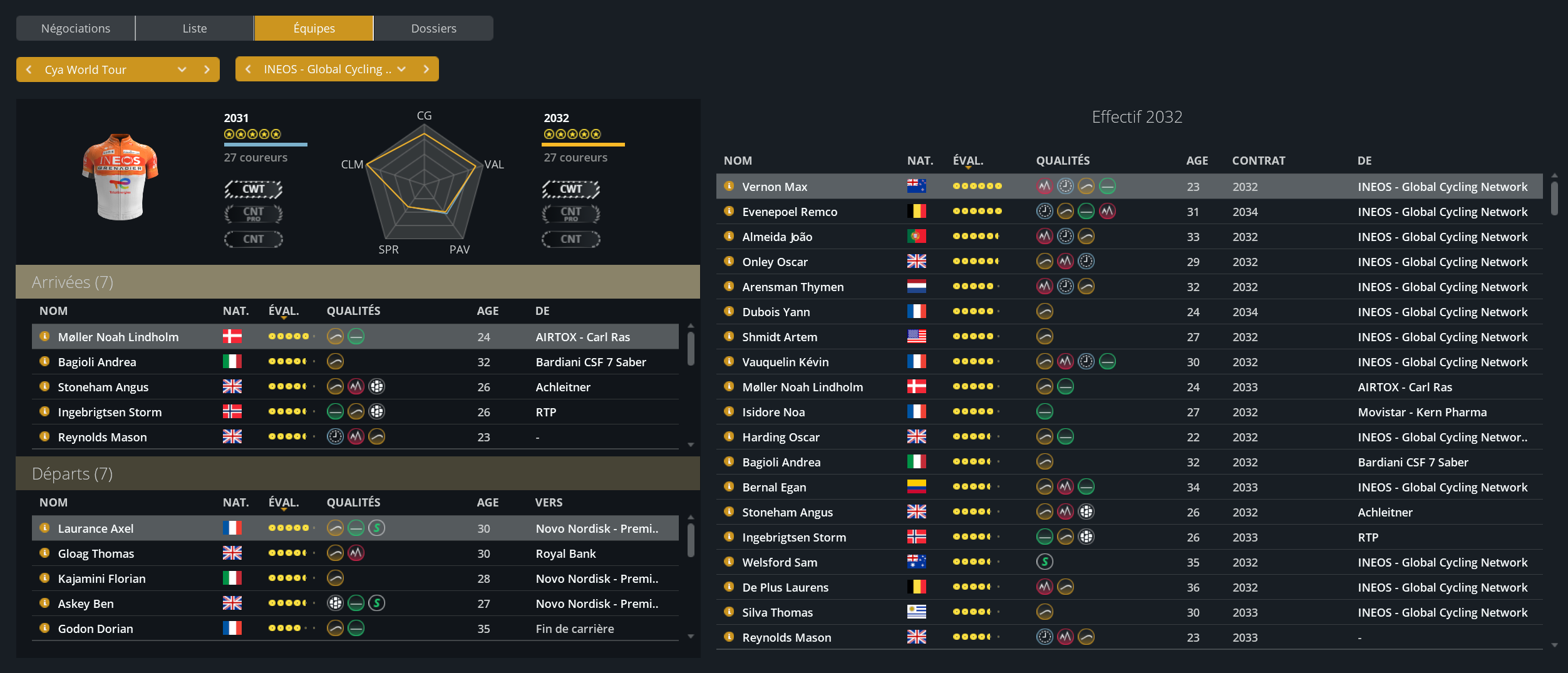Sort squad list by CONTRAT column
The image size is (1568, 673).
[x=1258, y=160]
